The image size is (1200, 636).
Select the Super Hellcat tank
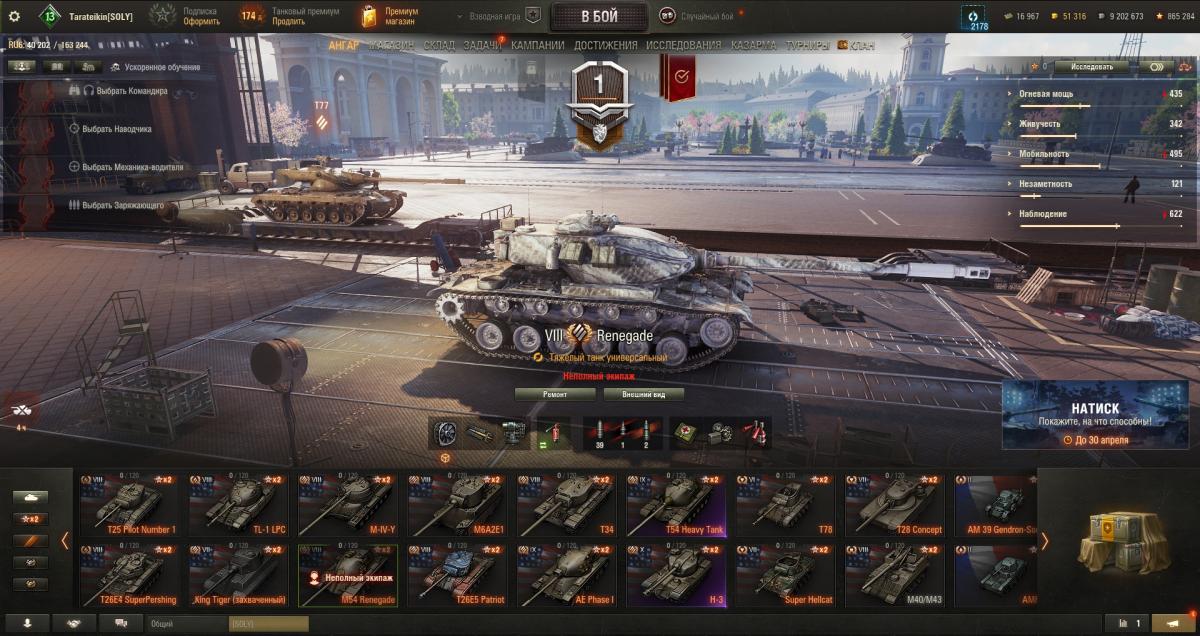coord(785,576)
